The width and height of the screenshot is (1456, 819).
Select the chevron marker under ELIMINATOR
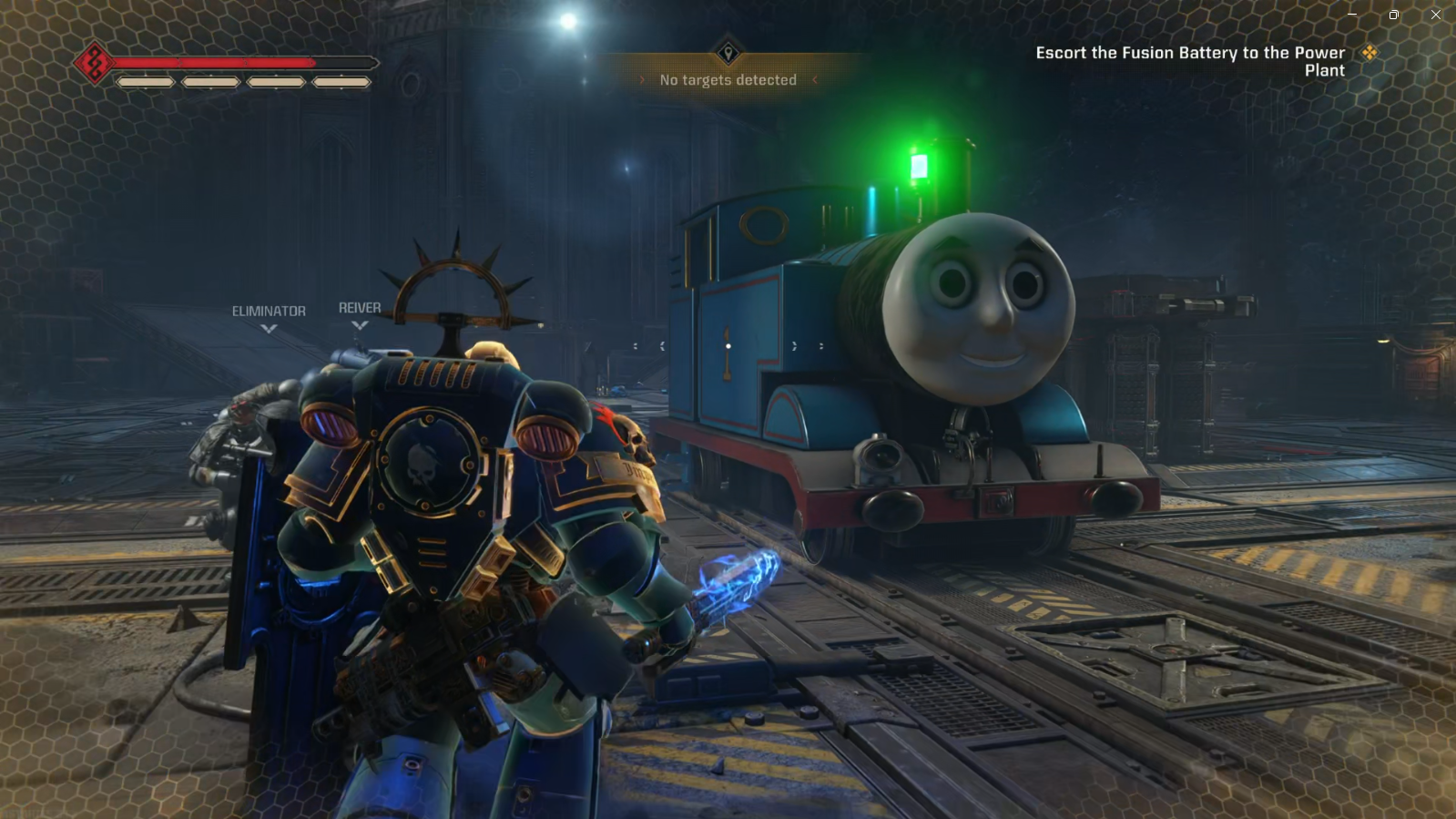pyautogui.click(x=268, y=328)
